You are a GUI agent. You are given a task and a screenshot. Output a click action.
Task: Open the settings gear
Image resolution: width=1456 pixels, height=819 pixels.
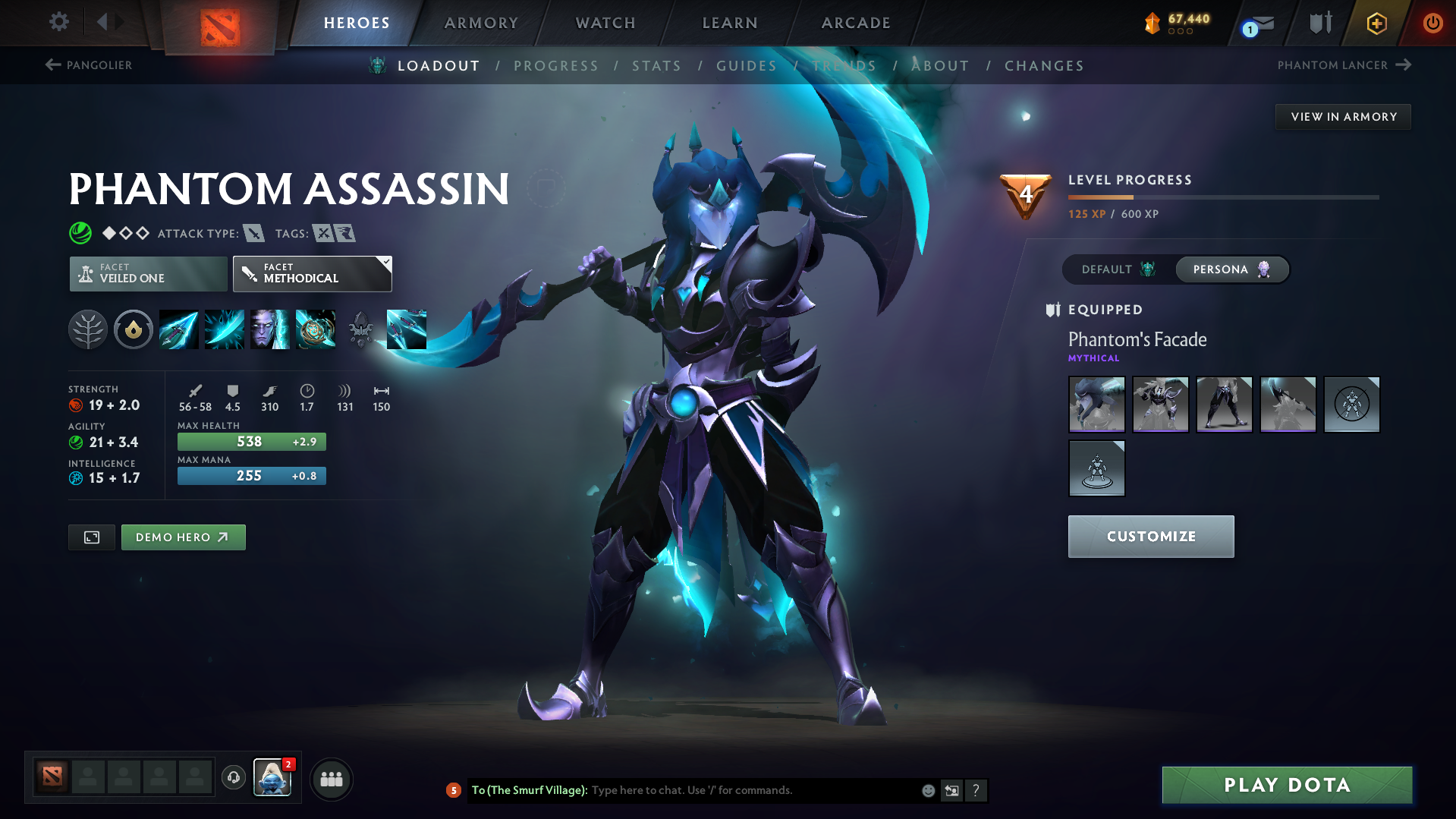click(x=58, y=22)
